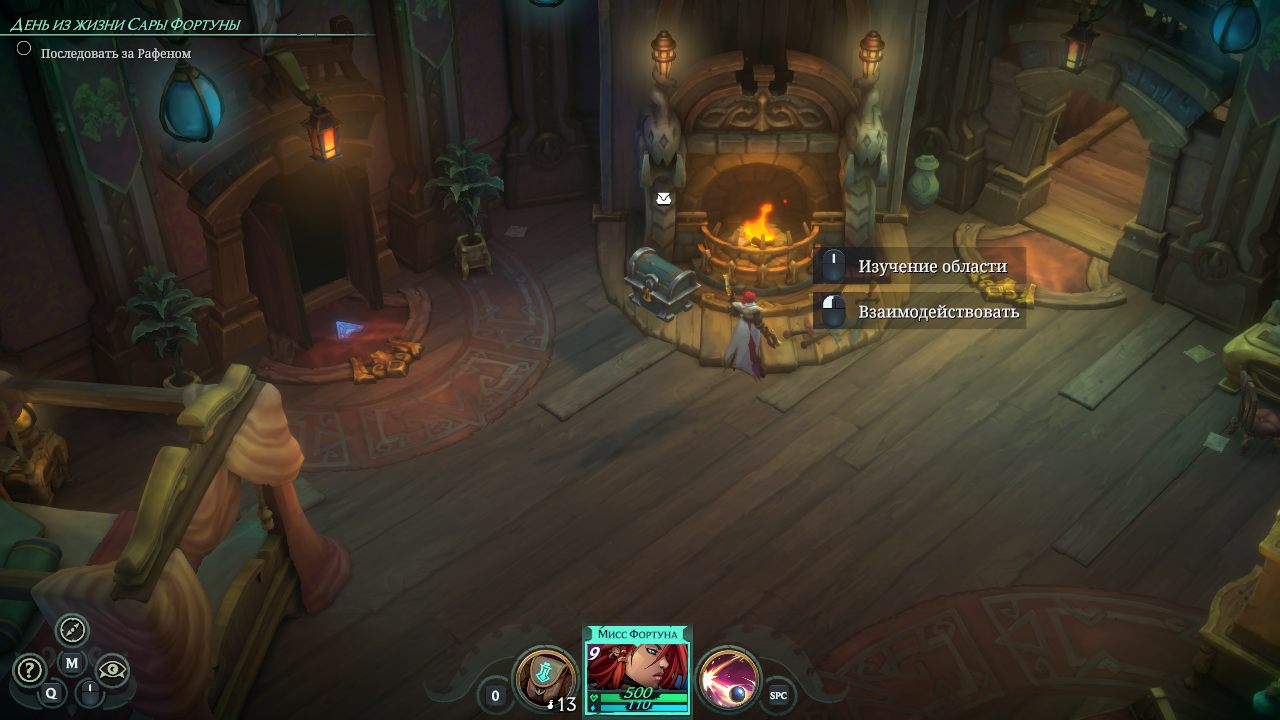Click the eye vision icon
The width and height of the screenshot is (1280, 720).
(112, 669)
